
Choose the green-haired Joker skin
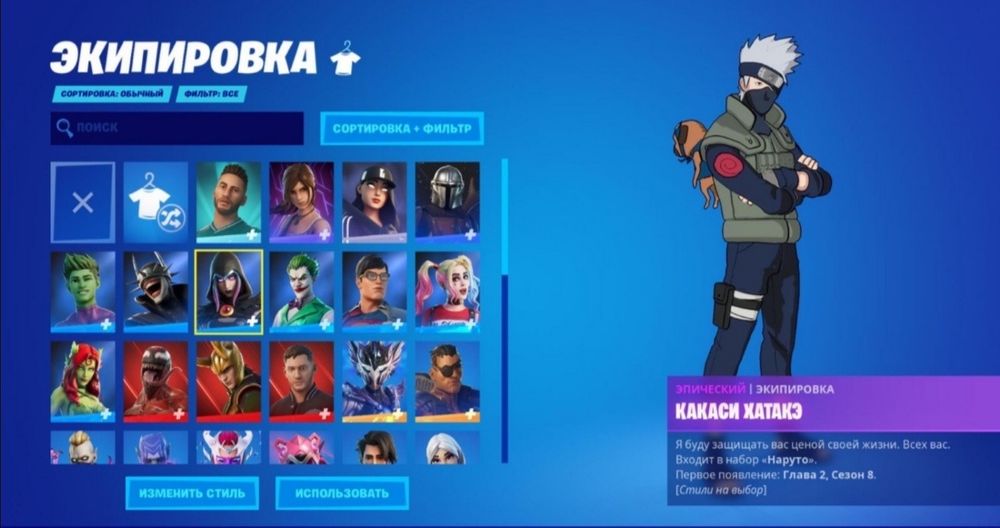pos(301,290)
